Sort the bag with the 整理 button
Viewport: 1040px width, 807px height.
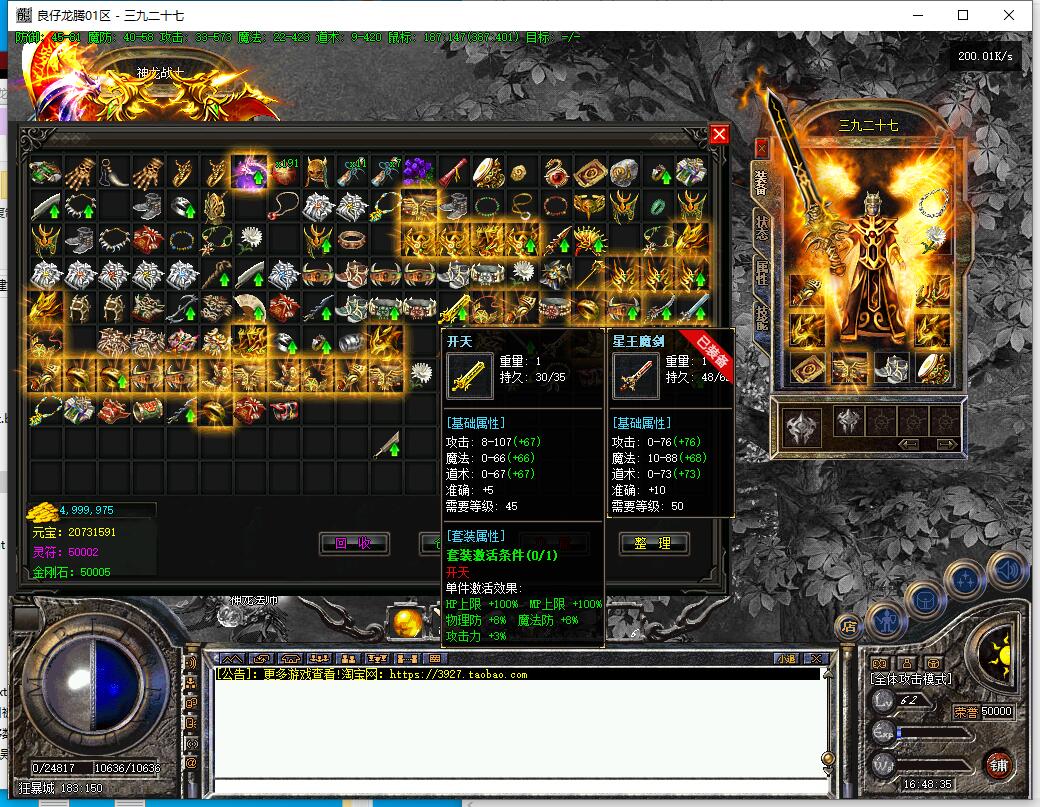pyautogui.click(x=653, y=543)
